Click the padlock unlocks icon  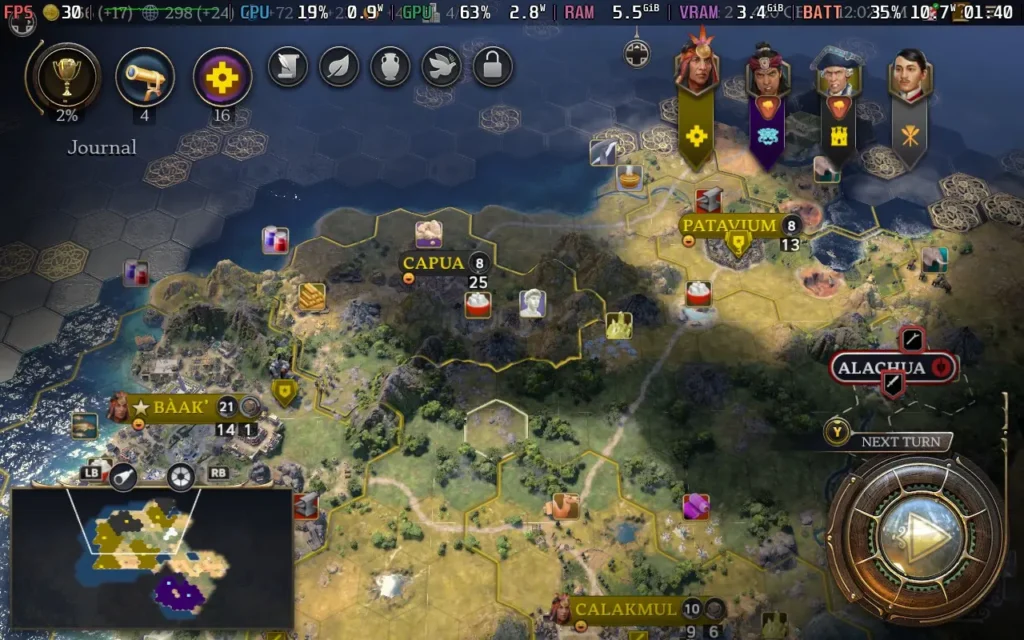tap(493, 67)
